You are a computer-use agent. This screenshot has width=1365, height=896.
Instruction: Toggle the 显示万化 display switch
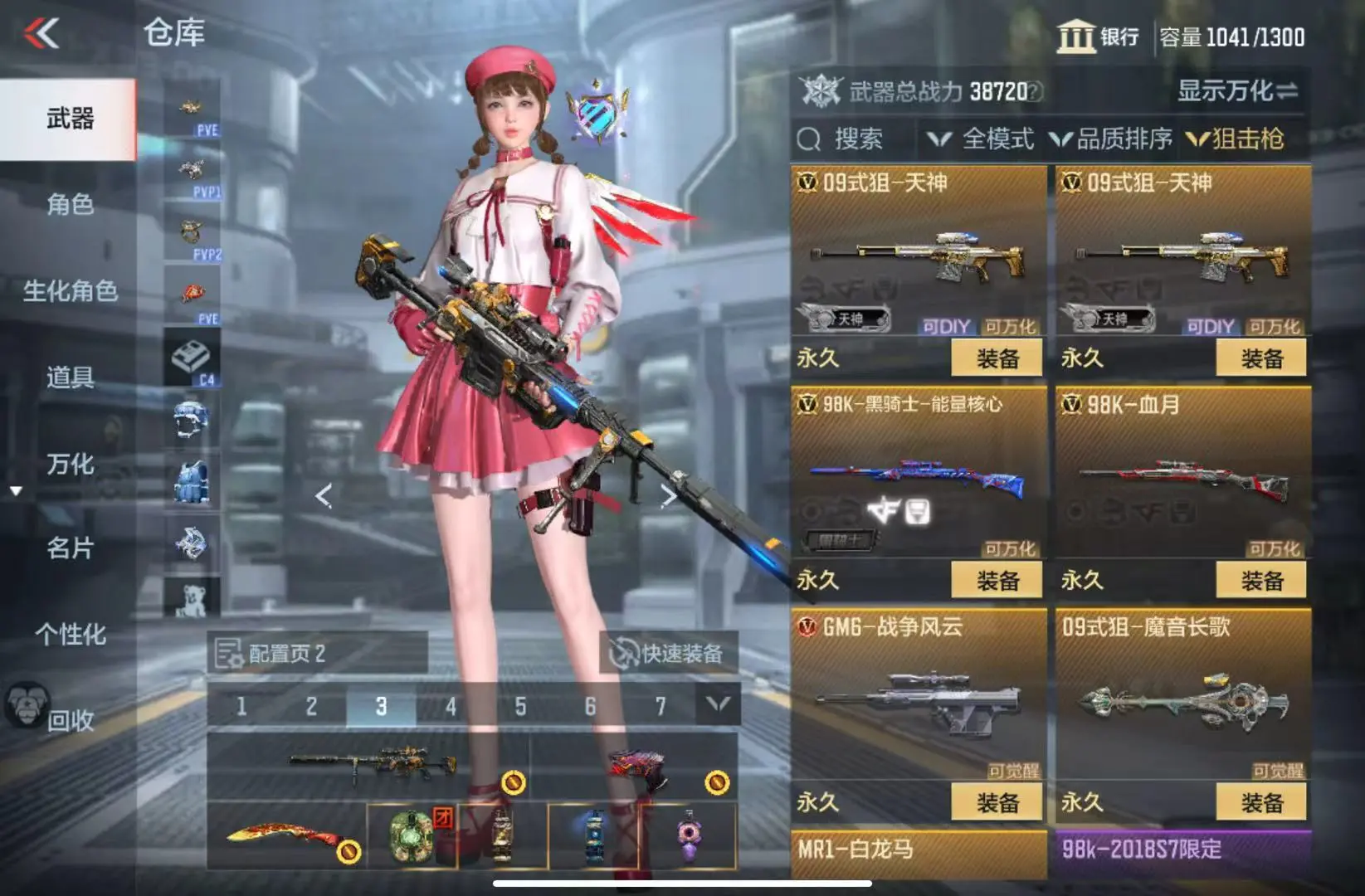1236,91
